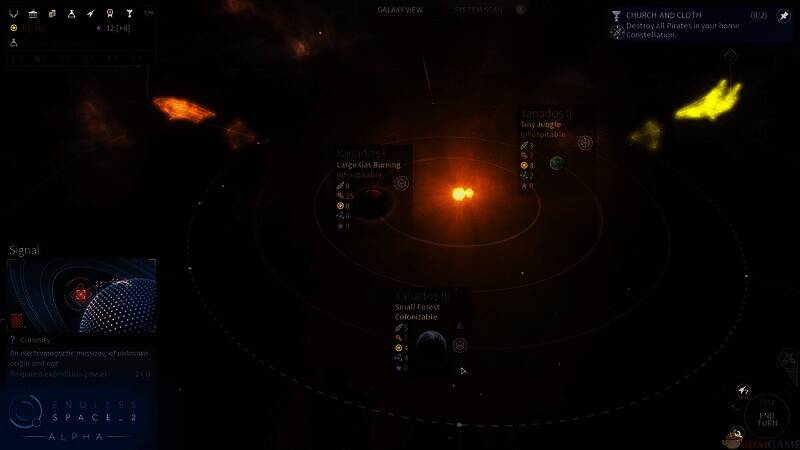Open the military ship icon
Screen dimensions: 800x450
point(90,13)
